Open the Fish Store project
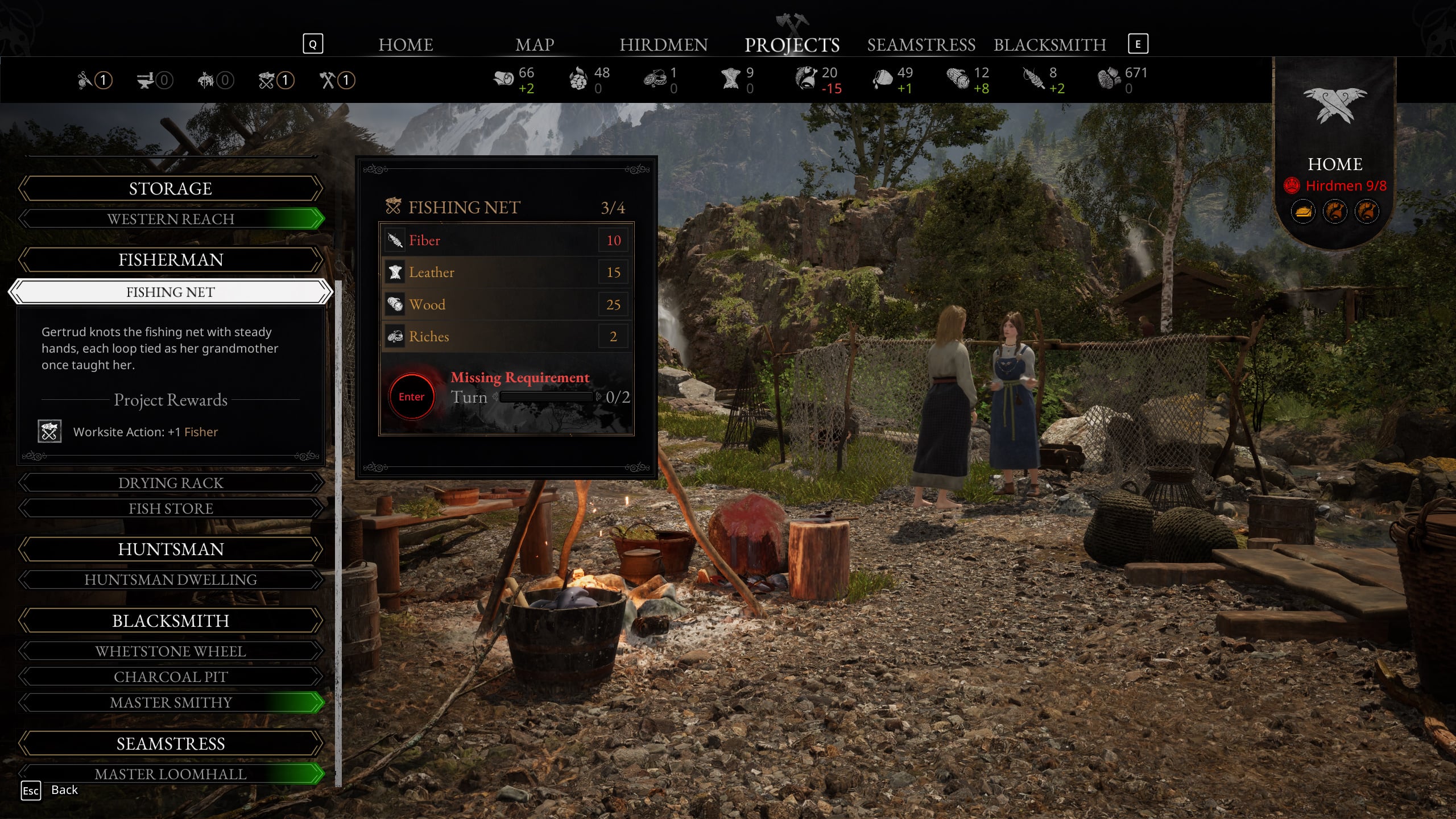The height and width of the screenshot is (819, 1456). coord(171,508)
